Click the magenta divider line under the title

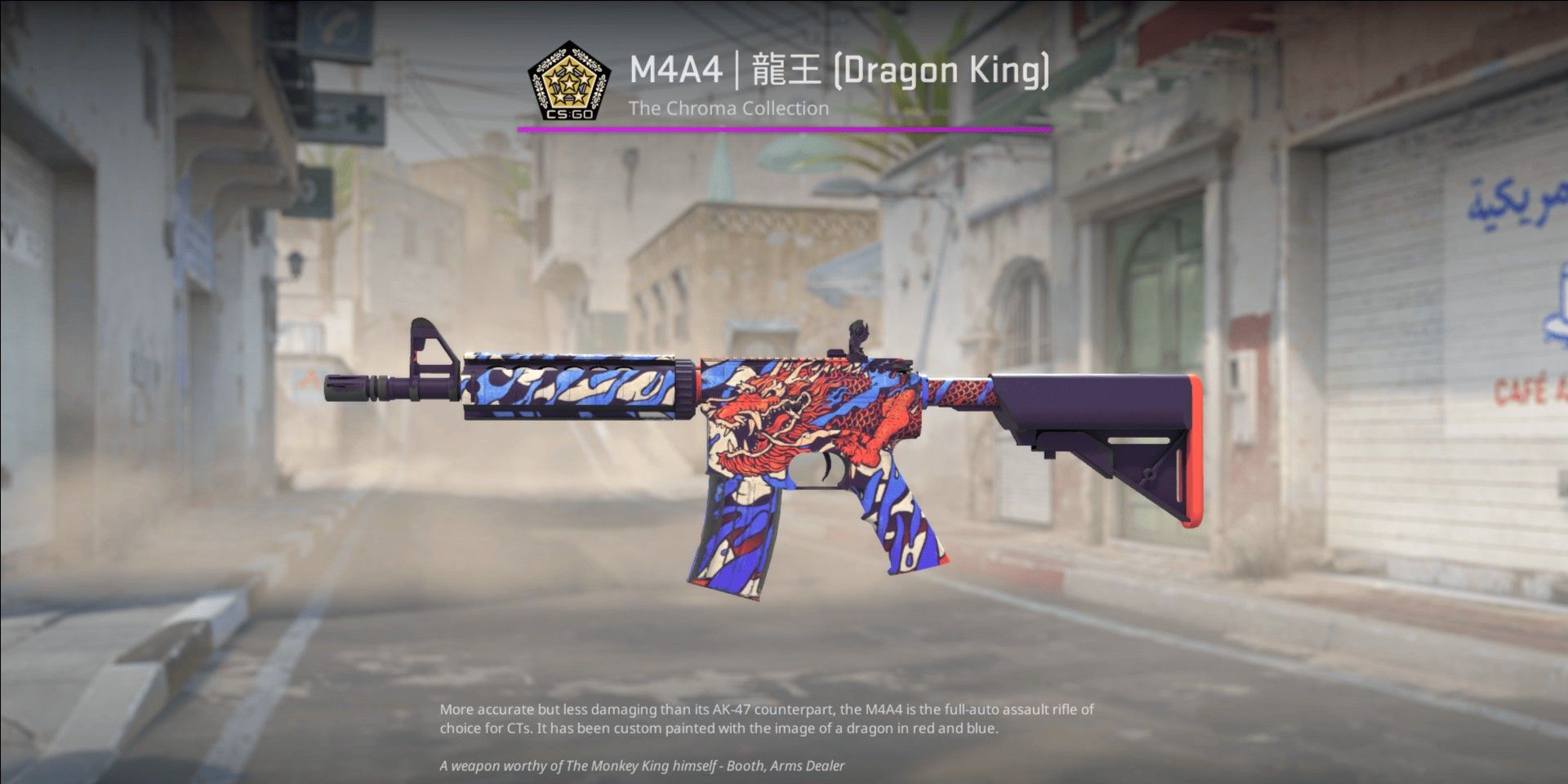tap(784, 128)
